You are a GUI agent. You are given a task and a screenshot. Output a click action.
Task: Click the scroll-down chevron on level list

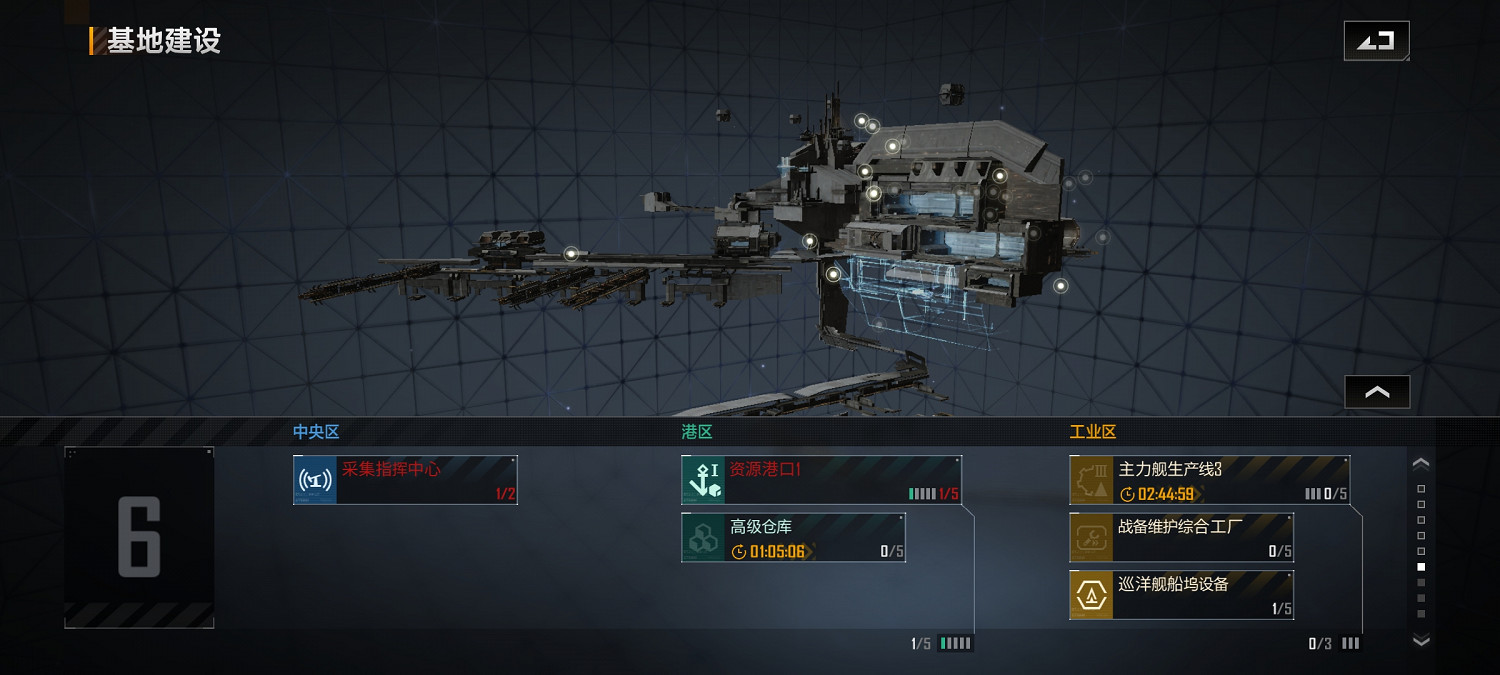[1421, 640]
